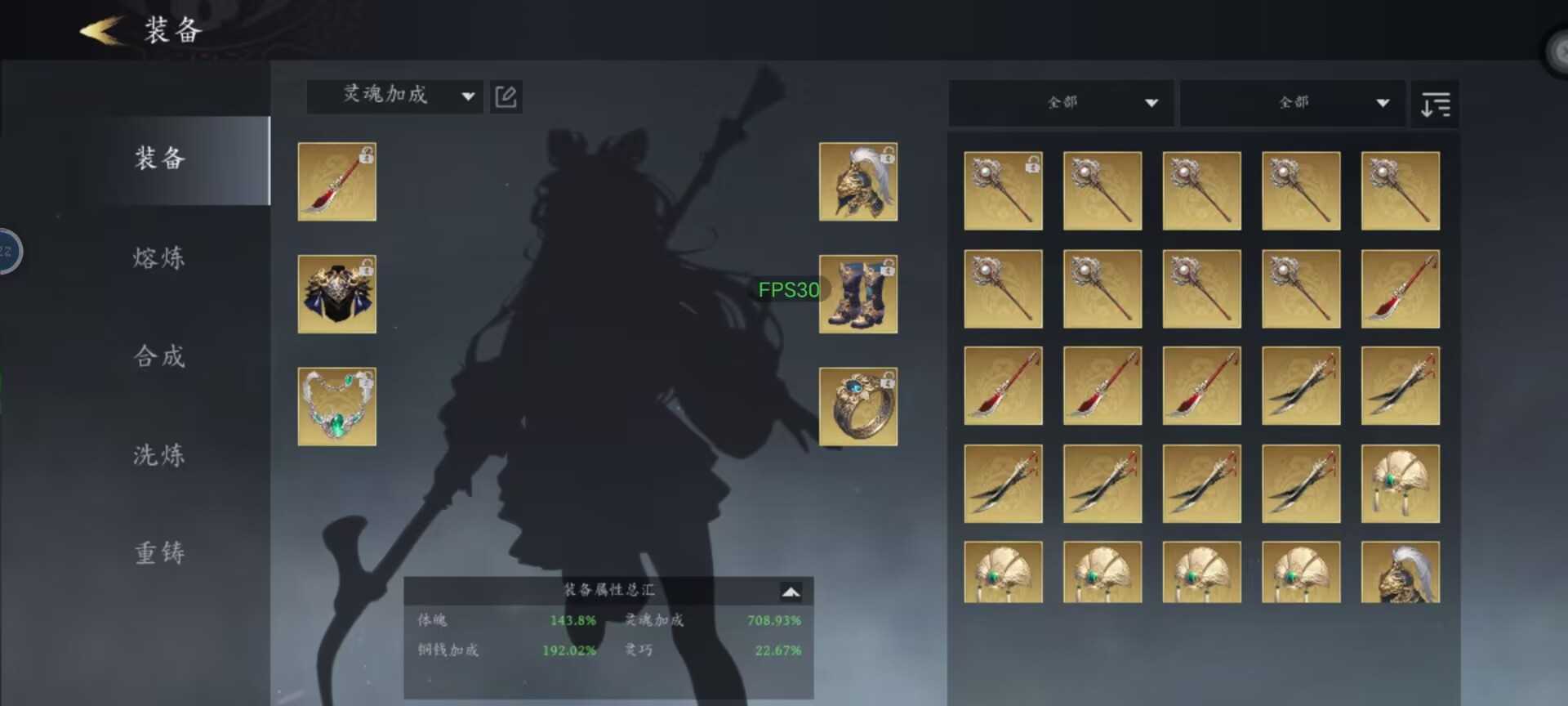Select the equipped boots slot

pos(857,294)
